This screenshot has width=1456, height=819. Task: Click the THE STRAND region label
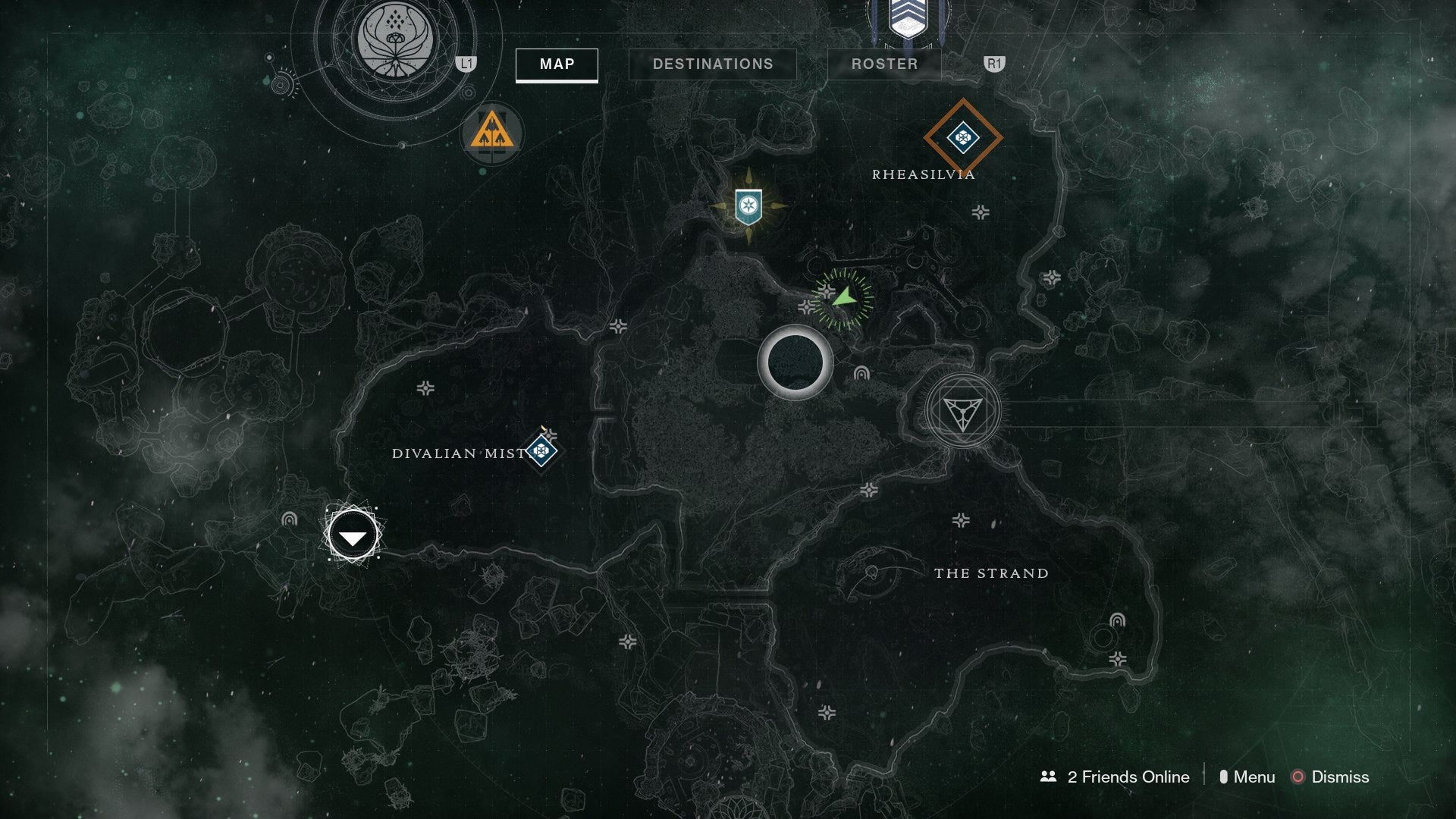point(992,574)
